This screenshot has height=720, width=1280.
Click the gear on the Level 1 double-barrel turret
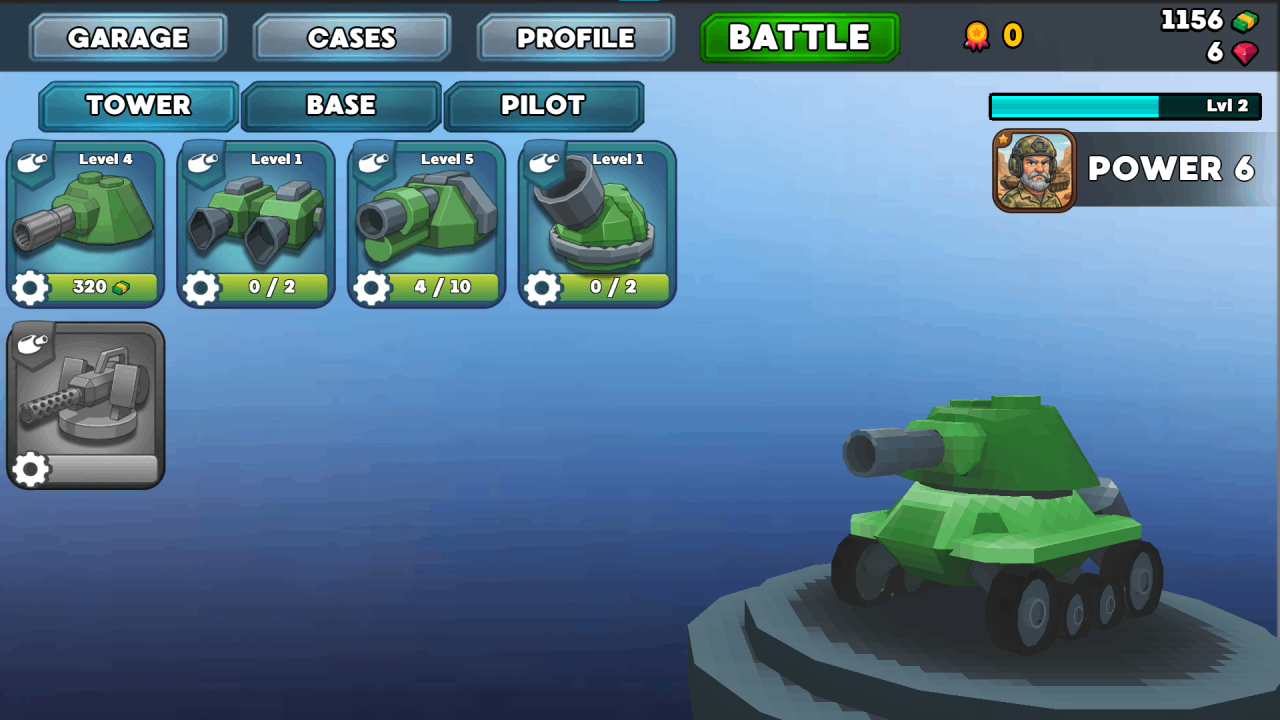[201, 289]
